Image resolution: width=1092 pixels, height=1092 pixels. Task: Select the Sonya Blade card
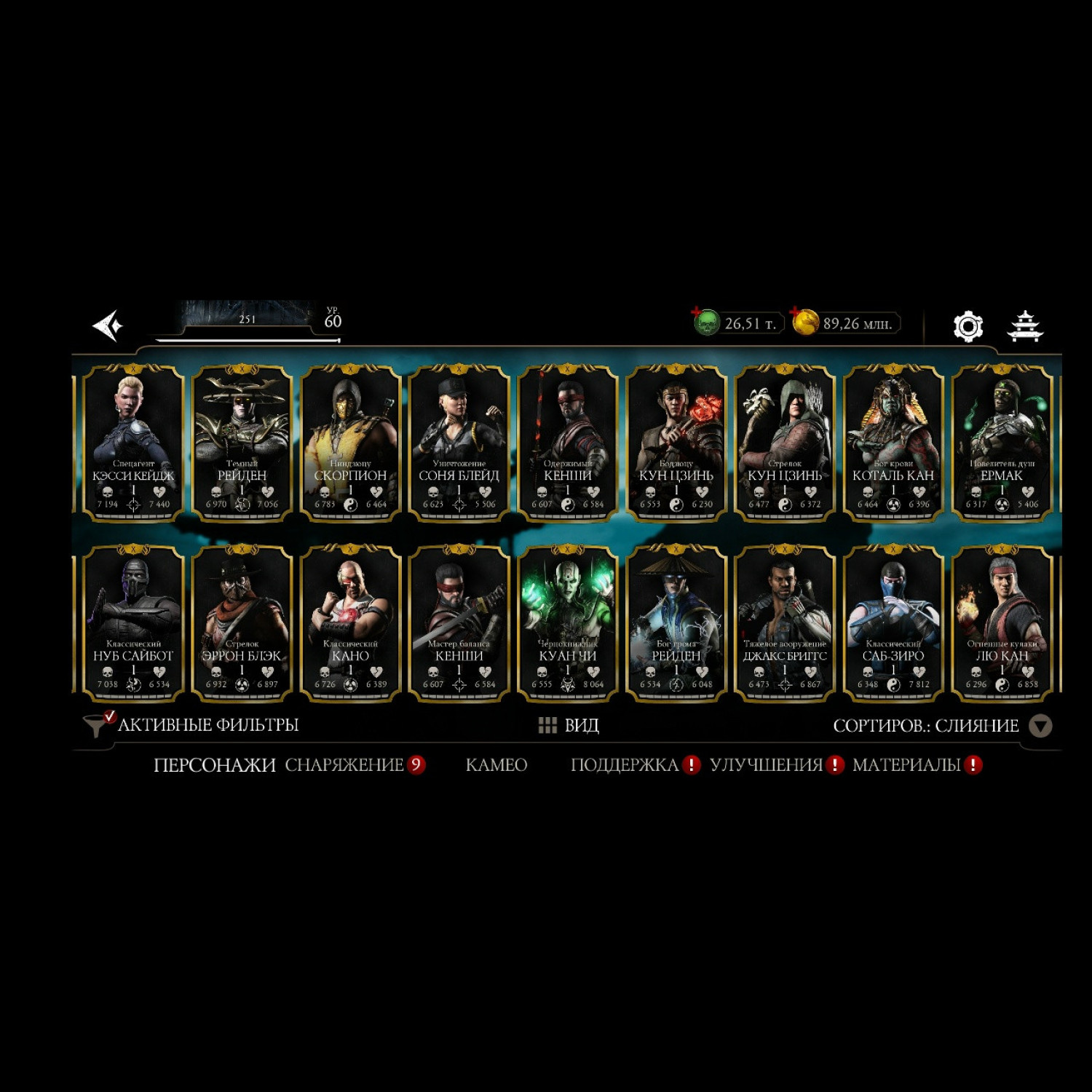click(459, 442)
